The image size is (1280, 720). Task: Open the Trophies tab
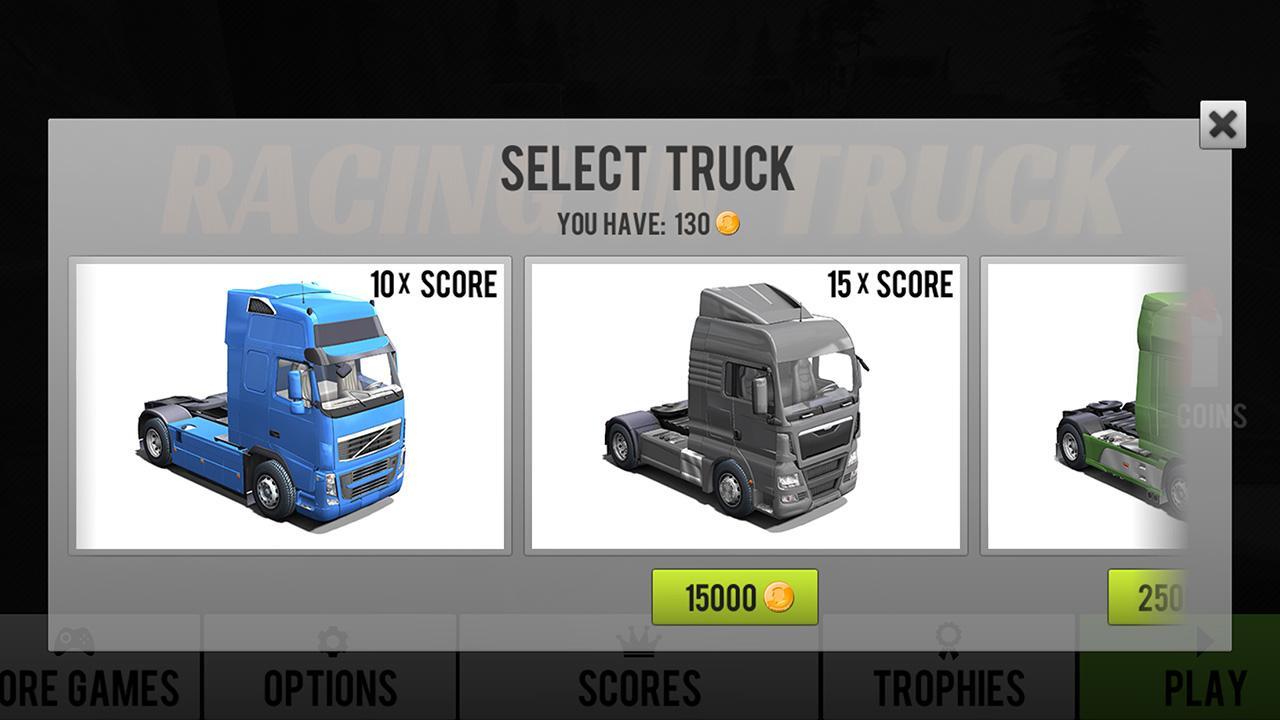(x=945, y=687)
